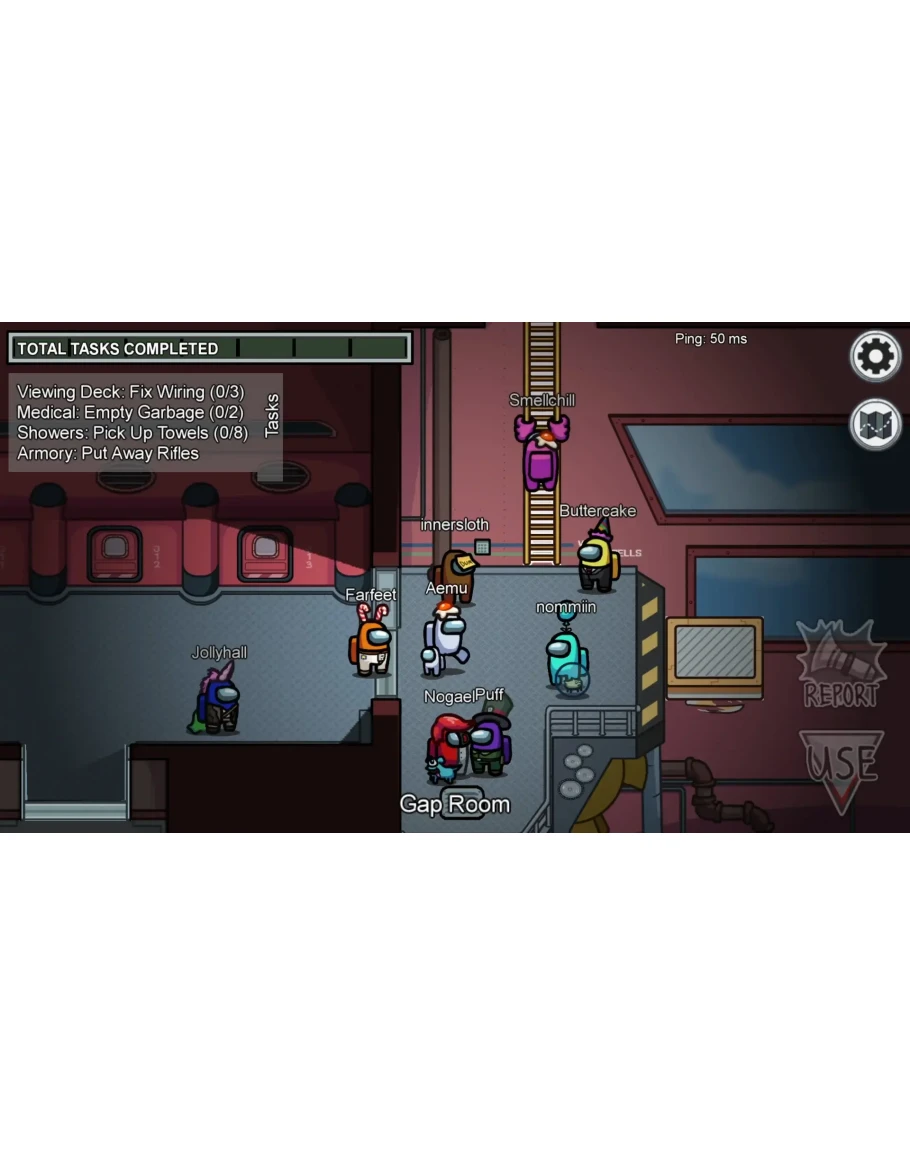Open the settings gear menu
This screenshot has width=910, height=1155.
tap(875, 356)
